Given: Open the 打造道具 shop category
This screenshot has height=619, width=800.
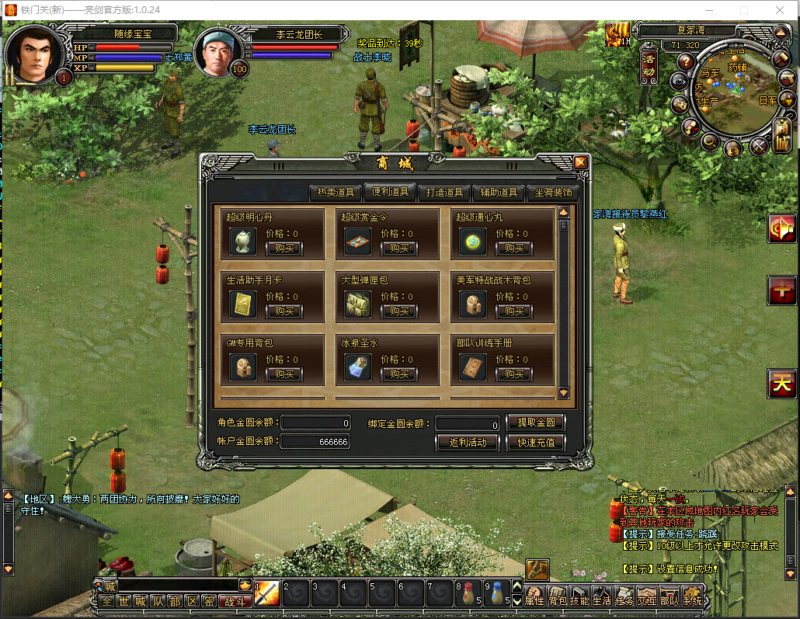Looking at the screenshot, I should [444, 192].
